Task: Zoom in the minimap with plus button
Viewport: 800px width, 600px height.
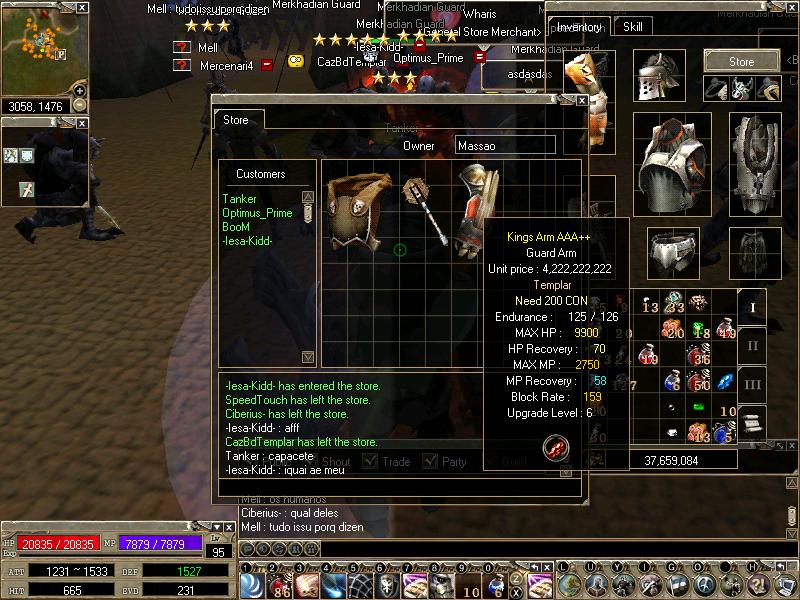Action: point(80,91)
